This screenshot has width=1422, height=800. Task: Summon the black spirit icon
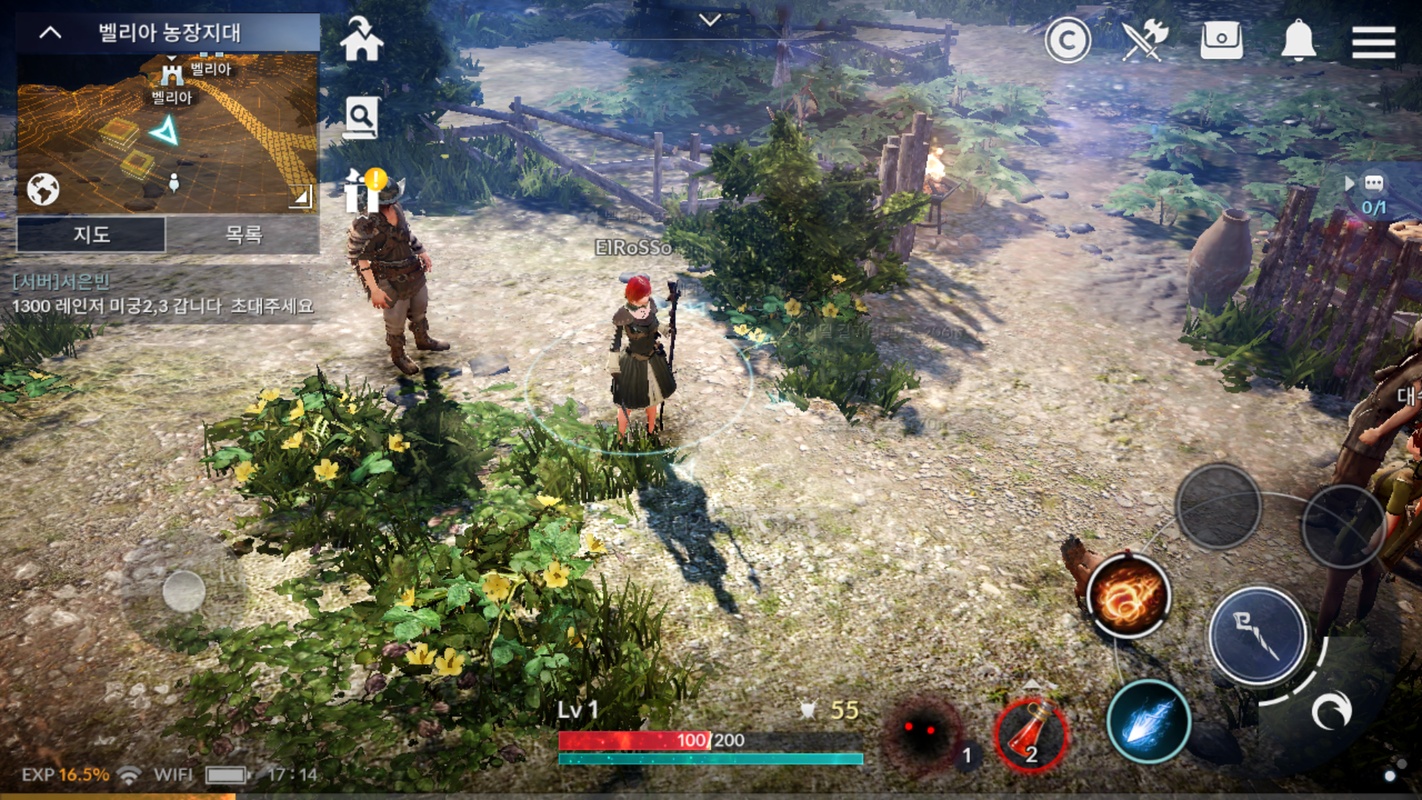tap(924, 735)
